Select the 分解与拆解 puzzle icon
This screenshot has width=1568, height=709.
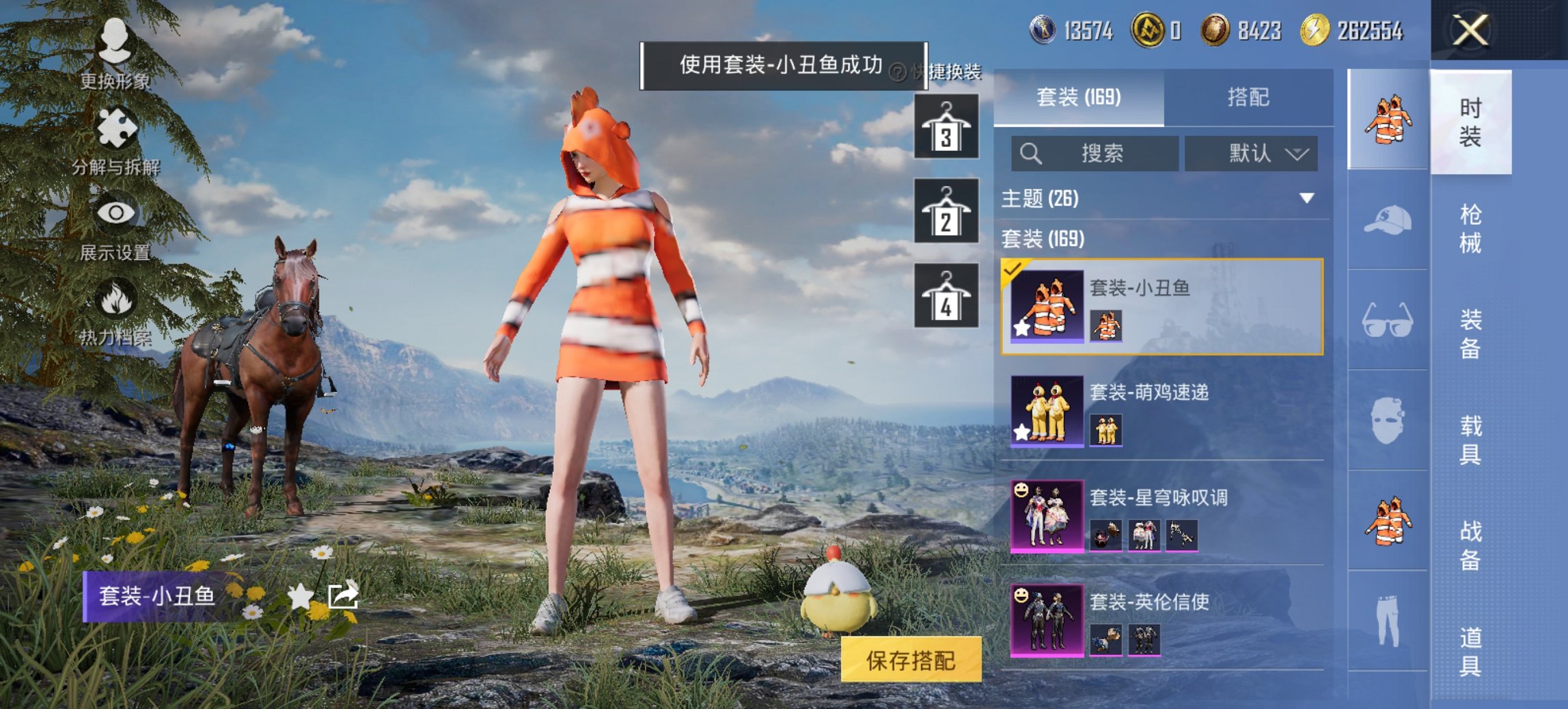click(115, 127)
